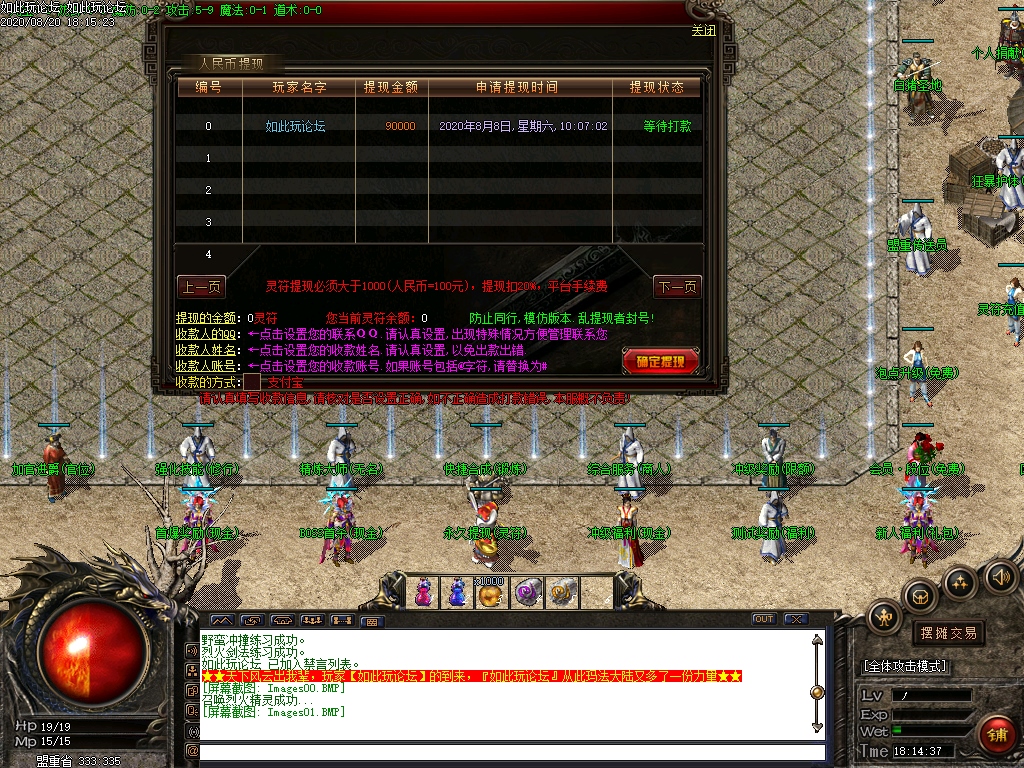This screenshot has height=768, width=1024.
Task: Use the blue potion in hotbar
Action: (457, 592)
